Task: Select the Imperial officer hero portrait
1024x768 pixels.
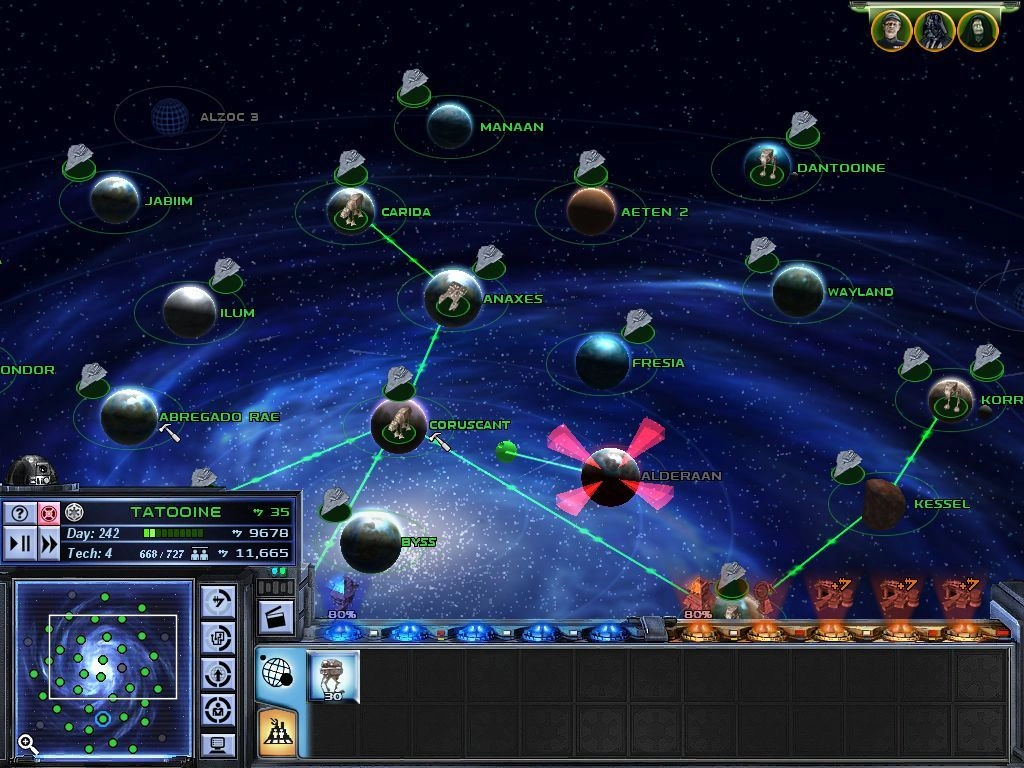Action: pyautogui.click(x=891, y=30)
